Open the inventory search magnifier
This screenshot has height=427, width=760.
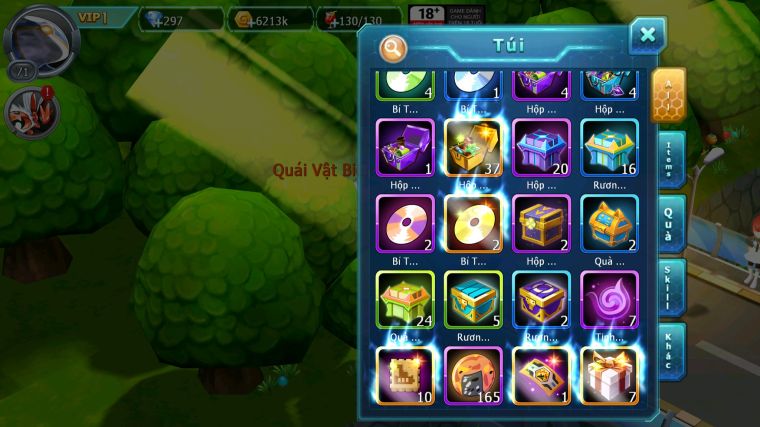[393, 47]
